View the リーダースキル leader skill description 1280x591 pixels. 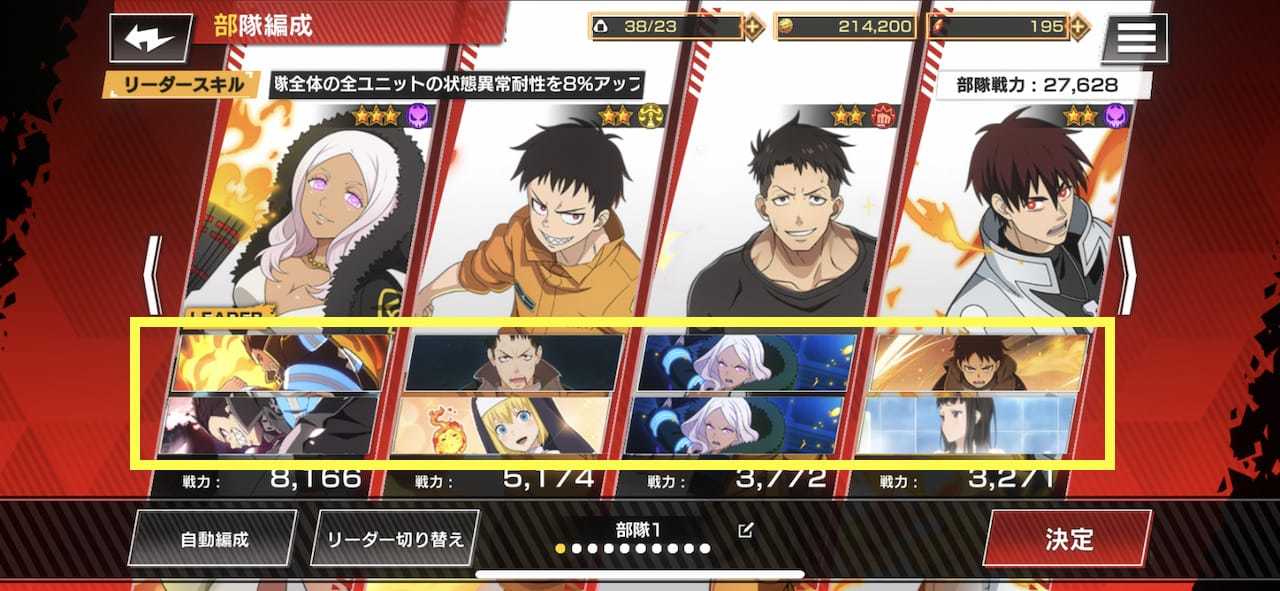(x=457, y=84)
